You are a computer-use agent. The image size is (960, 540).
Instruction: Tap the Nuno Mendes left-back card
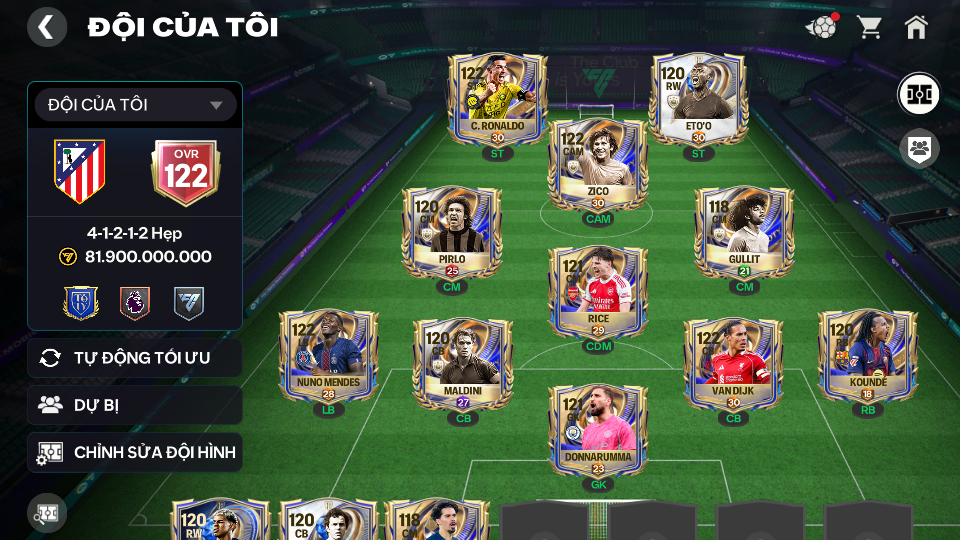[328, 355]
